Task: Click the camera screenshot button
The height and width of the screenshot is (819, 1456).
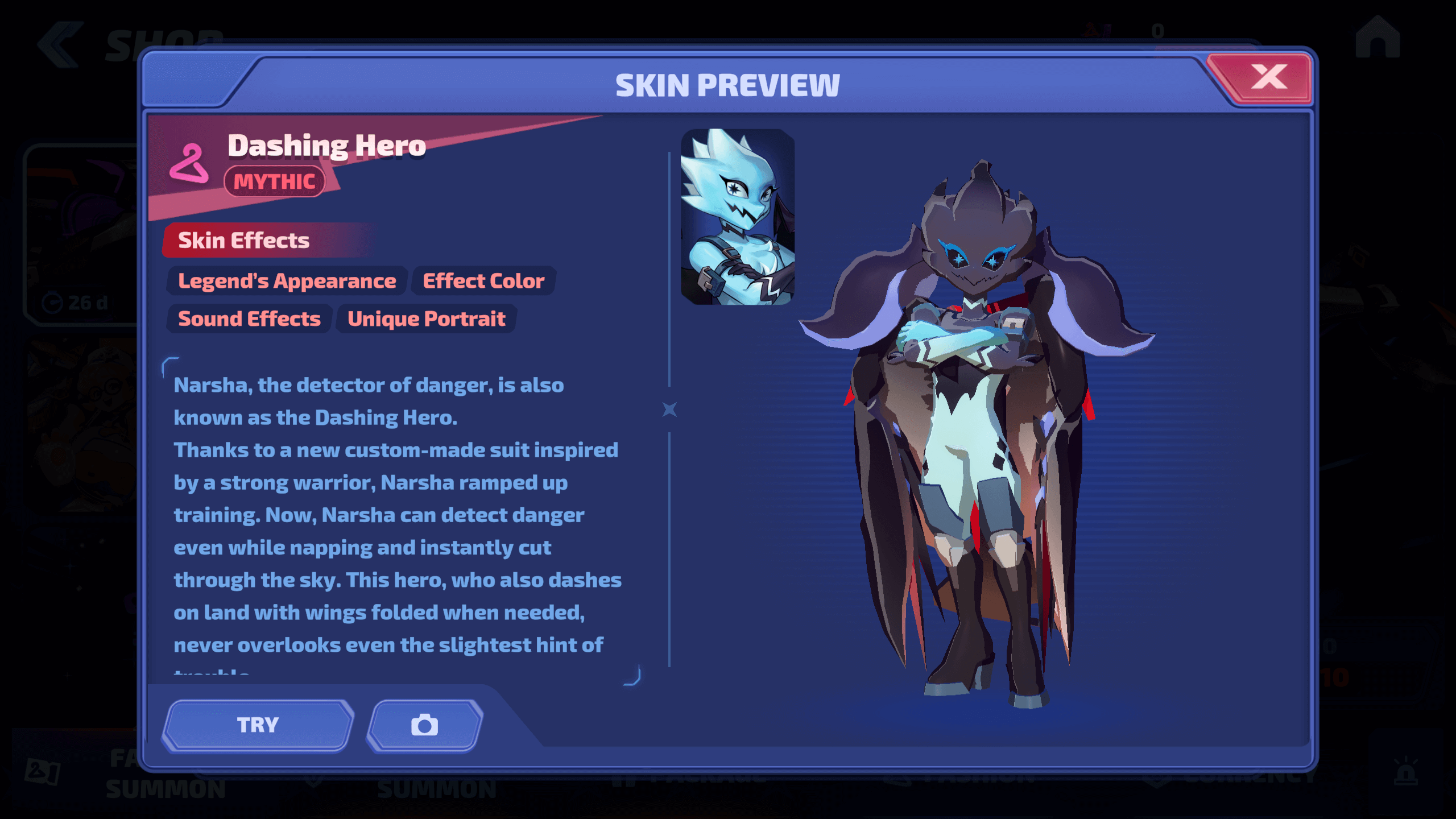Action: [425, 725]
